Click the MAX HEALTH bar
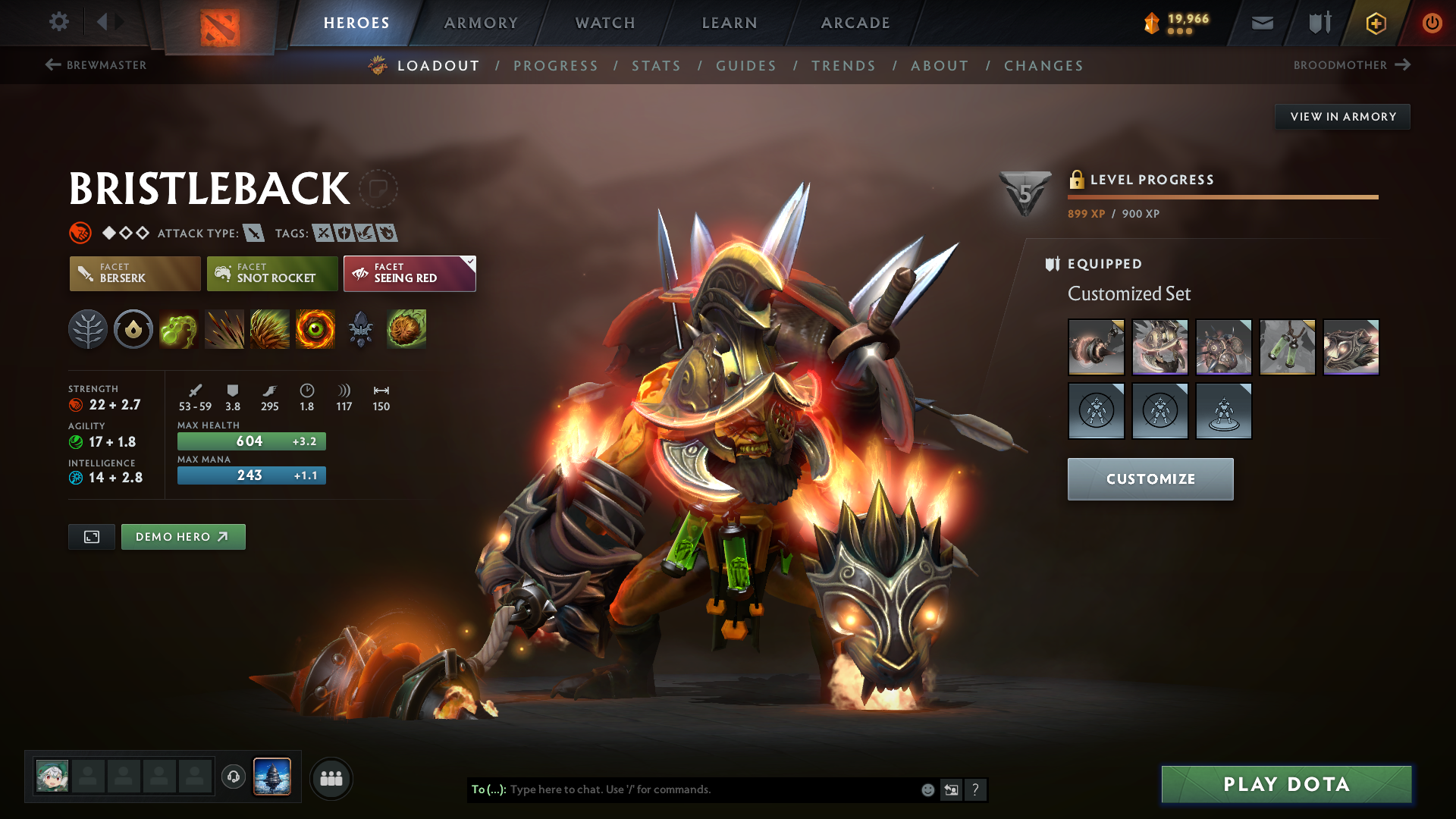The width and height of the screenshot is (1456, 819). pos(251,441)
